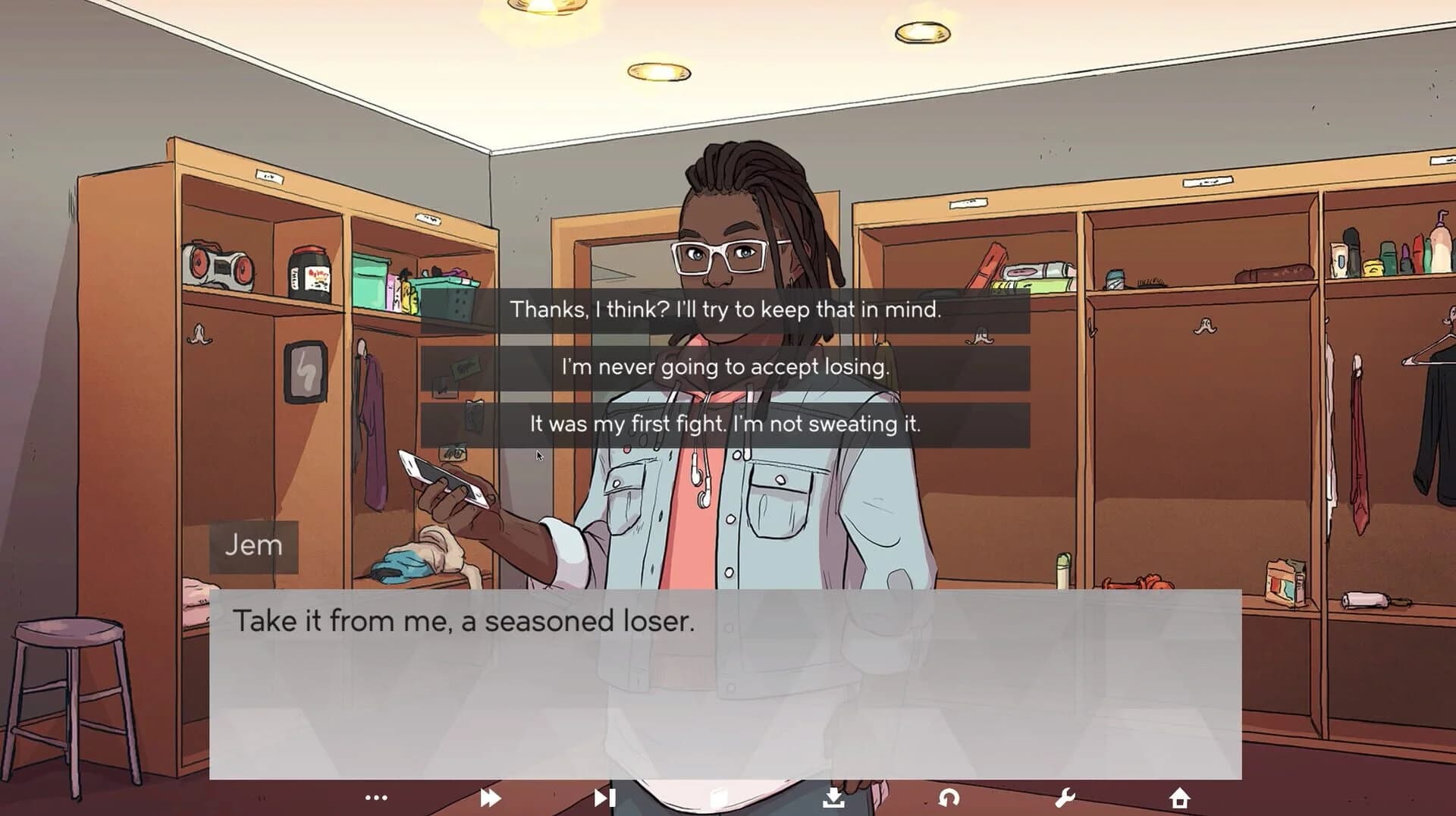Viewport: 1456px width, 816px height.
Task: Save progress using the download arrow icon
Action: tap(834, 796)
